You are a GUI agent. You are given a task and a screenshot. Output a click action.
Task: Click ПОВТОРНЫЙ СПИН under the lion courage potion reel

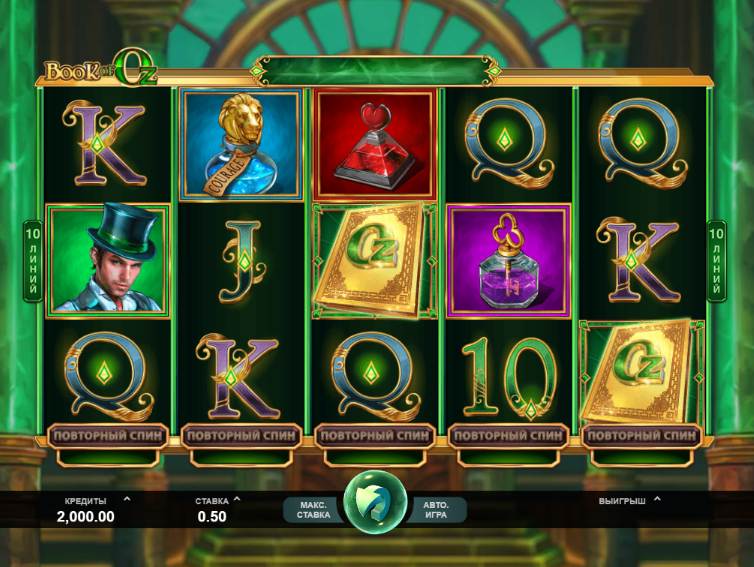240,436
